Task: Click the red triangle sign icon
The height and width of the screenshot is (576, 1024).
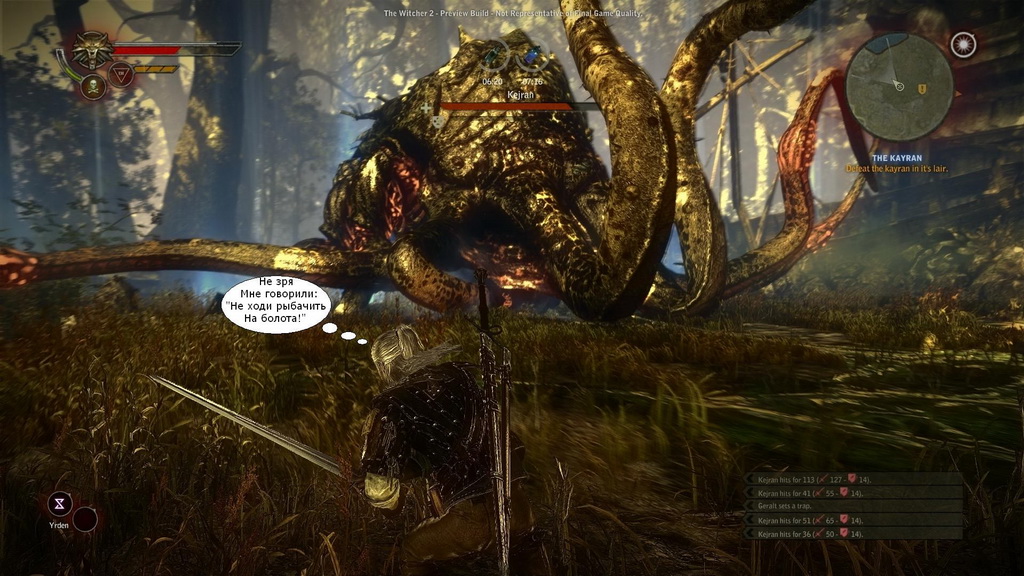Action: [x=121, y=74]
